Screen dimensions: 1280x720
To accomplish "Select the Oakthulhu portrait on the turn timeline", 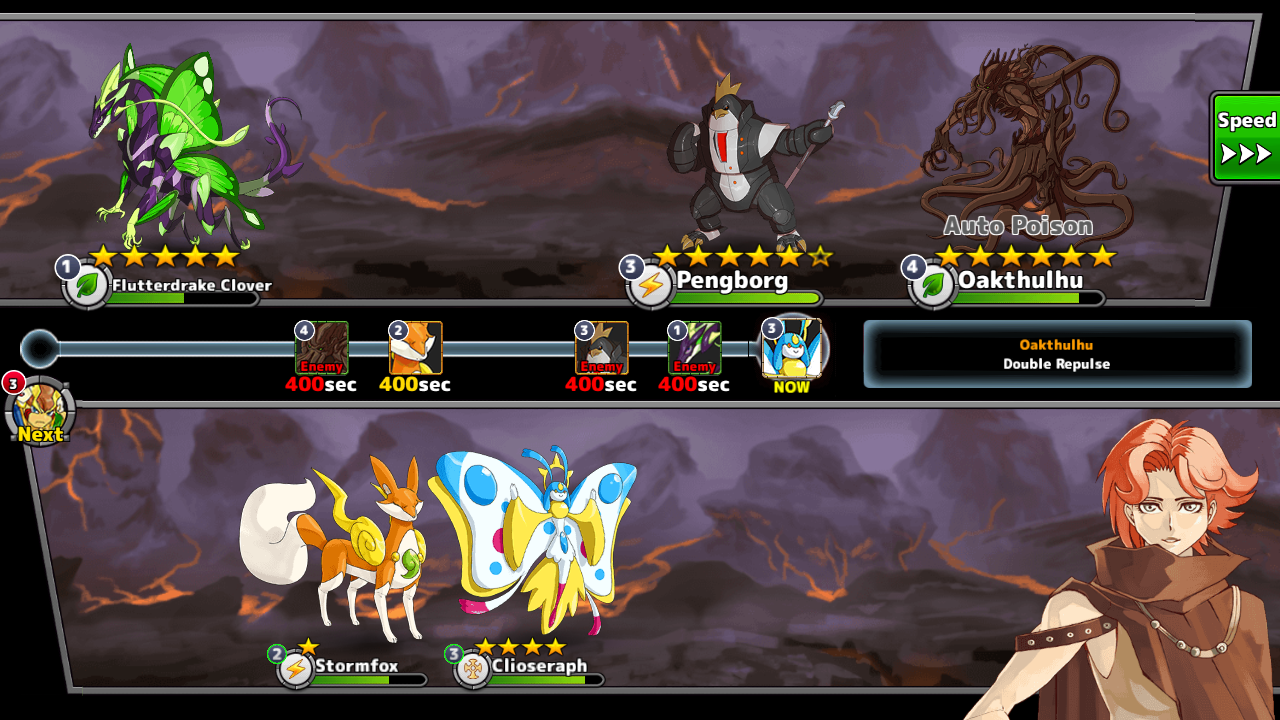I will (x=321, y=348).
